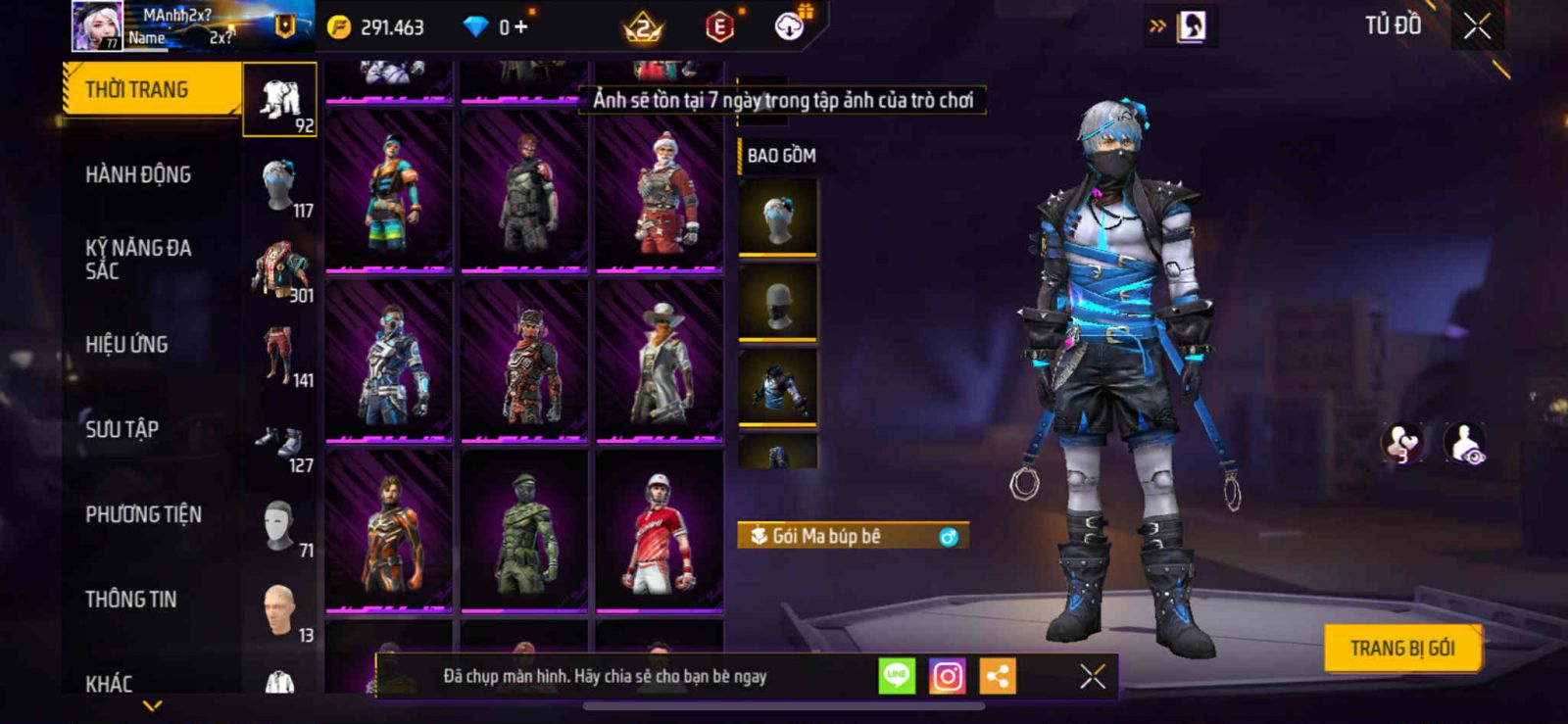
Task: Go to the SƯU TẬP tab
Action: click(122, 429)
